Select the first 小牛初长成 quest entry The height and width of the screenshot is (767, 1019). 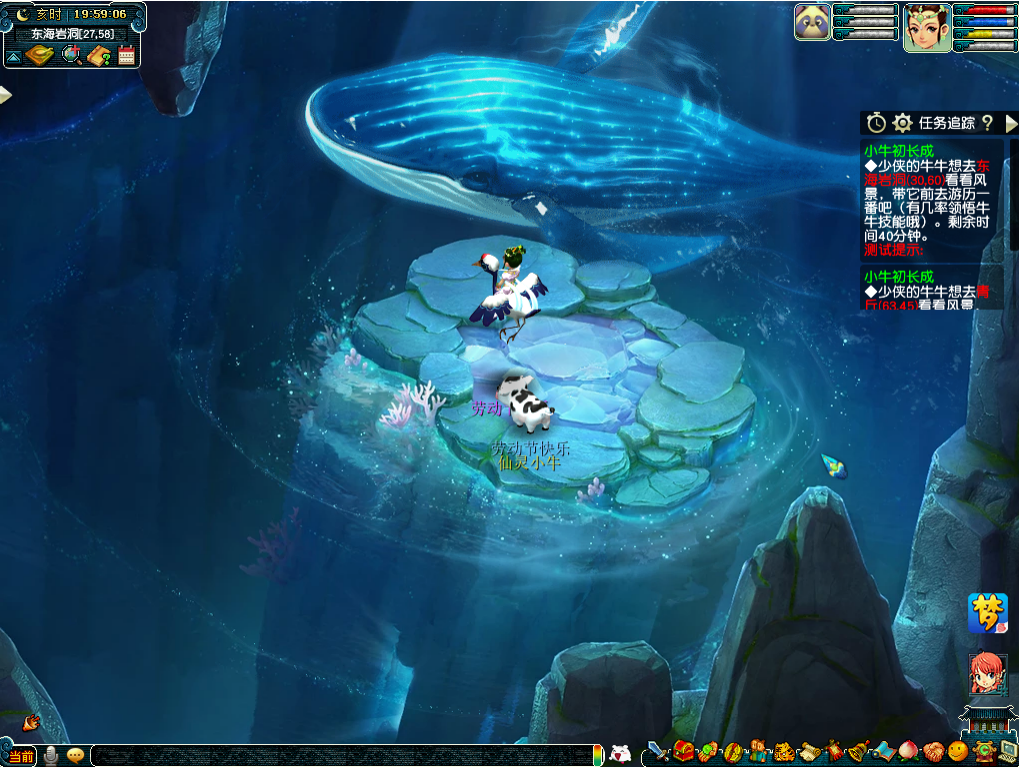[899, 151]
